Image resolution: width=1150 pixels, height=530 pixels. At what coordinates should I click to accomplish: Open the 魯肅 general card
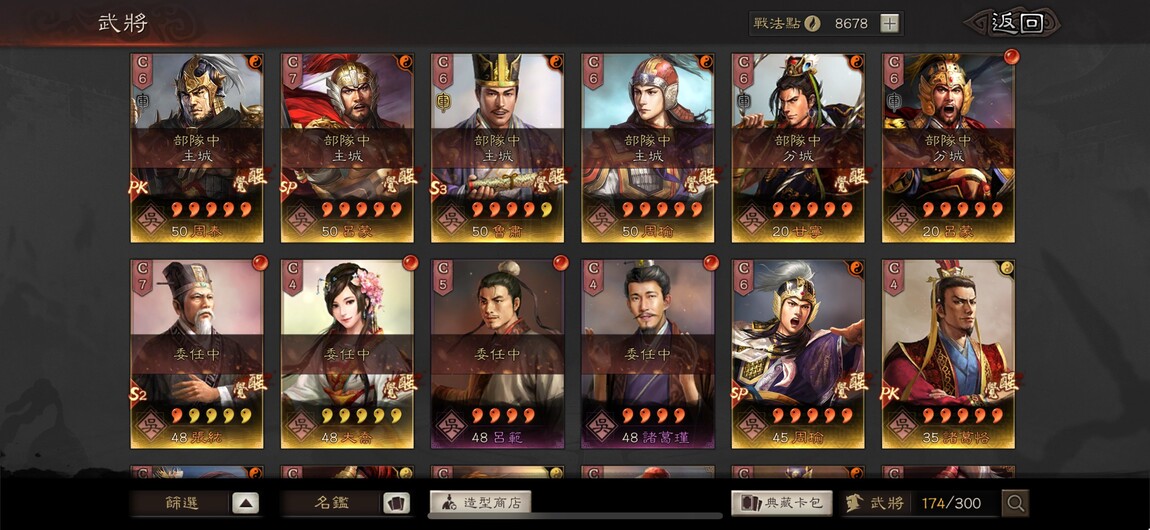click(x=497, y=147)
